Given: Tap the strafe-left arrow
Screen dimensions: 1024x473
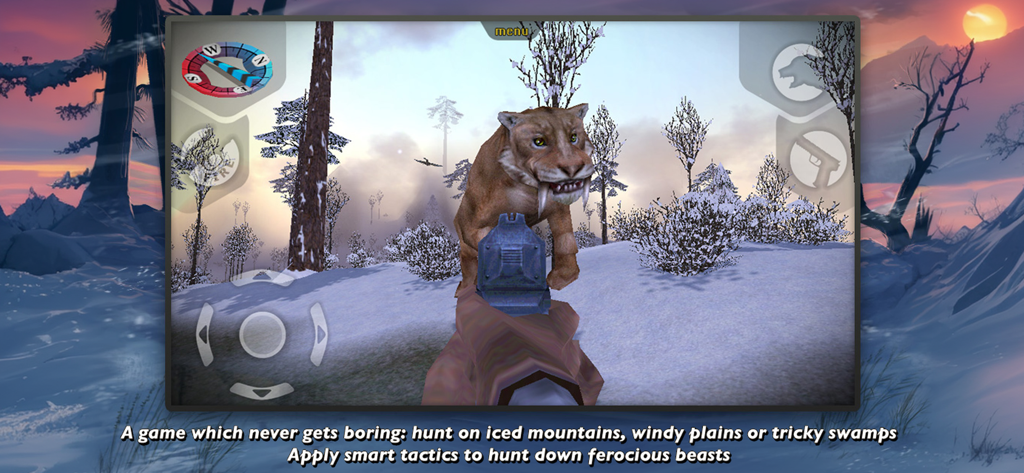Looking at the screenshot, I should (x=205, y=334).
